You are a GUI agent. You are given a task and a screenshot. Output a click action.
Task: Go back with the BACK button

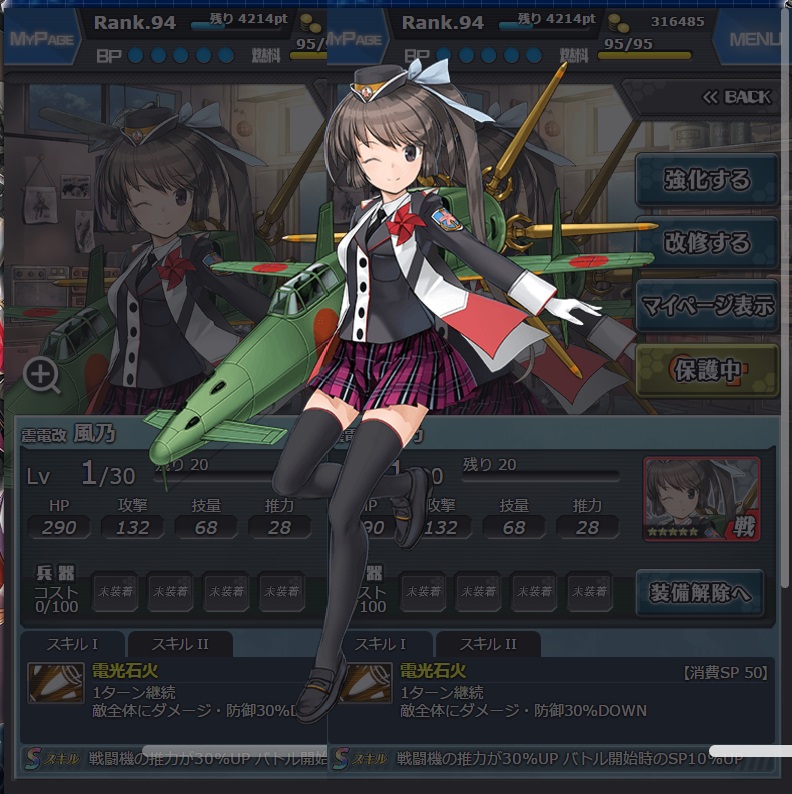click(736, 97)
